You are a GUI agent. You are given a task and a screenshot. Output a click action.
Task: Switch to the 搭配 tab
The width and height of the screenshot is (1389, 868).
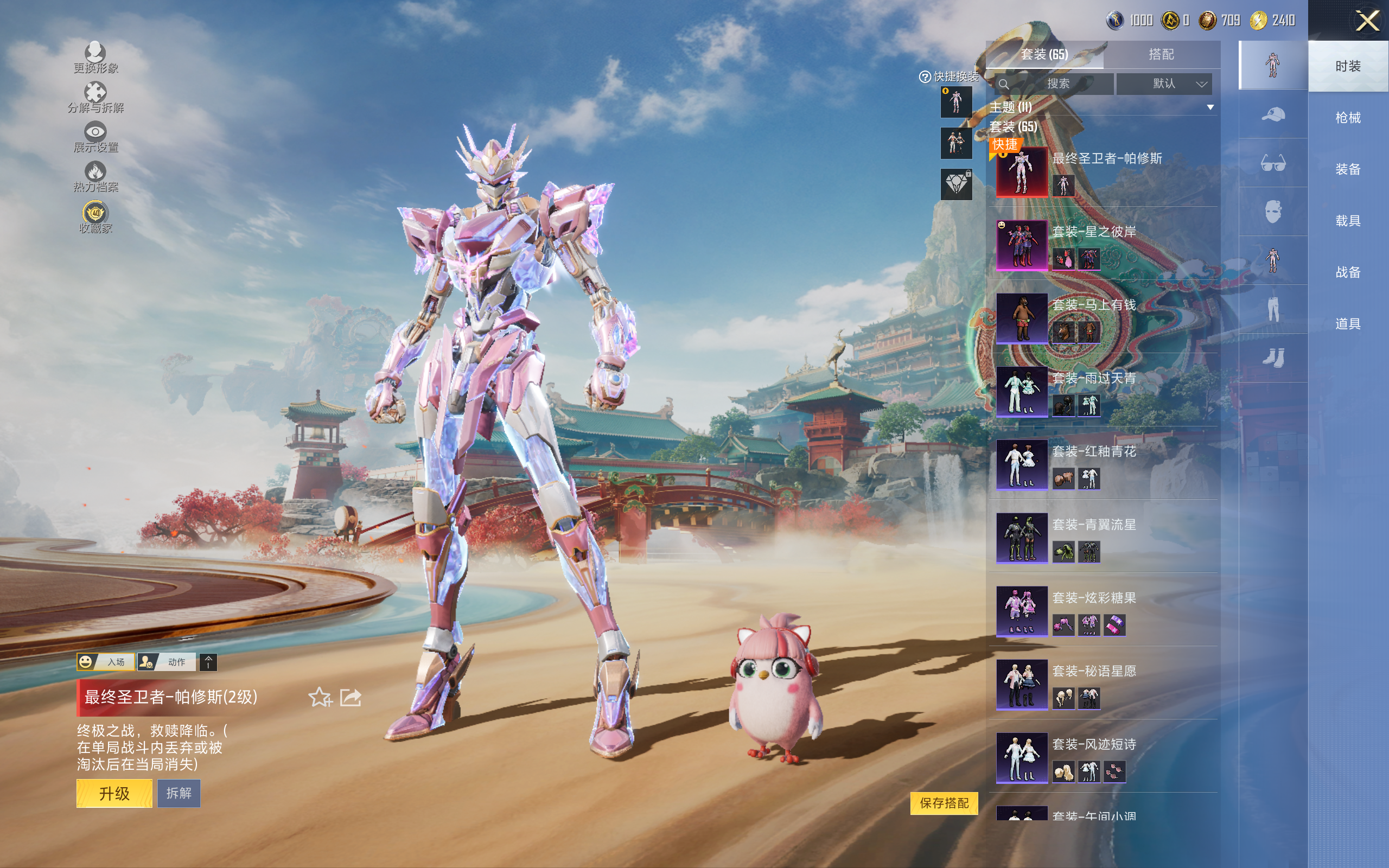tap(1161, 55)
